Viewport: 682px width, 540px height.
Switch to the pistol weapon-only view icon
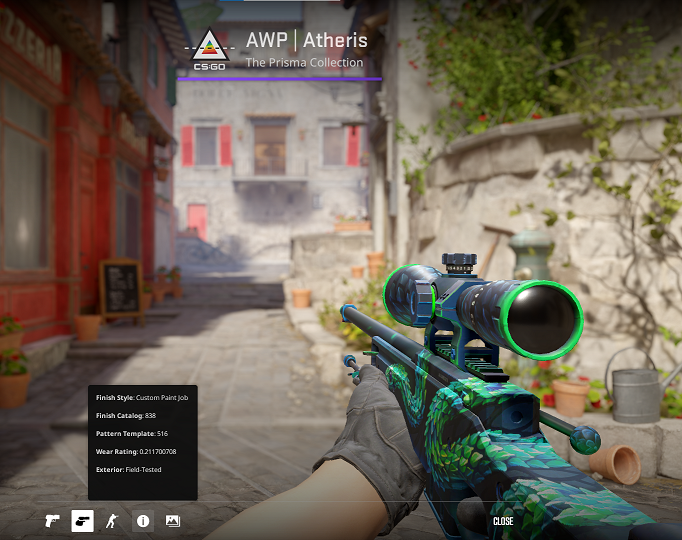click(x=52, y=521)
